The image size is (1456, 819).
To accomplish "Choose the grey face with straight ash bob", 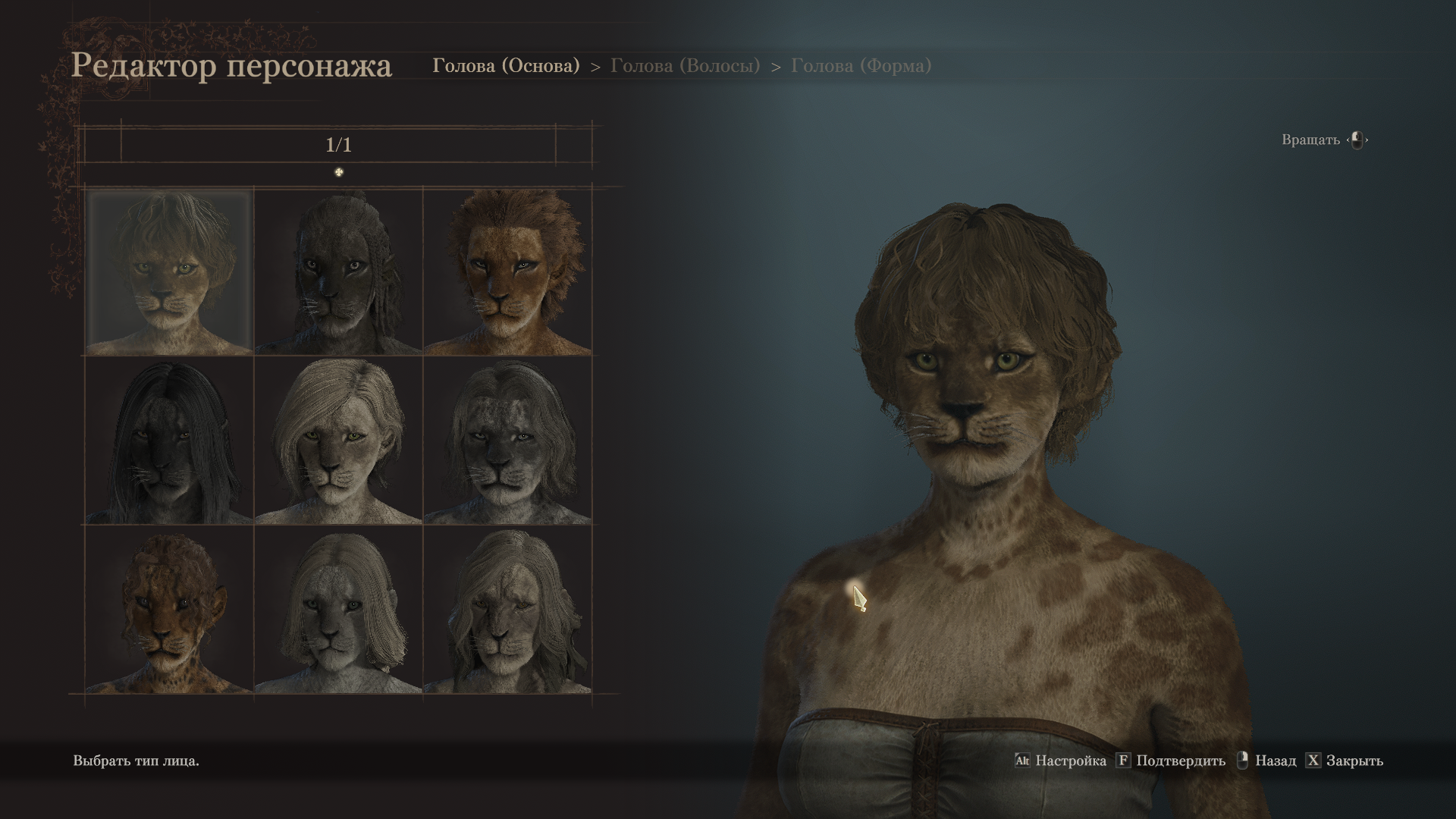I will [x=338, y=610].
